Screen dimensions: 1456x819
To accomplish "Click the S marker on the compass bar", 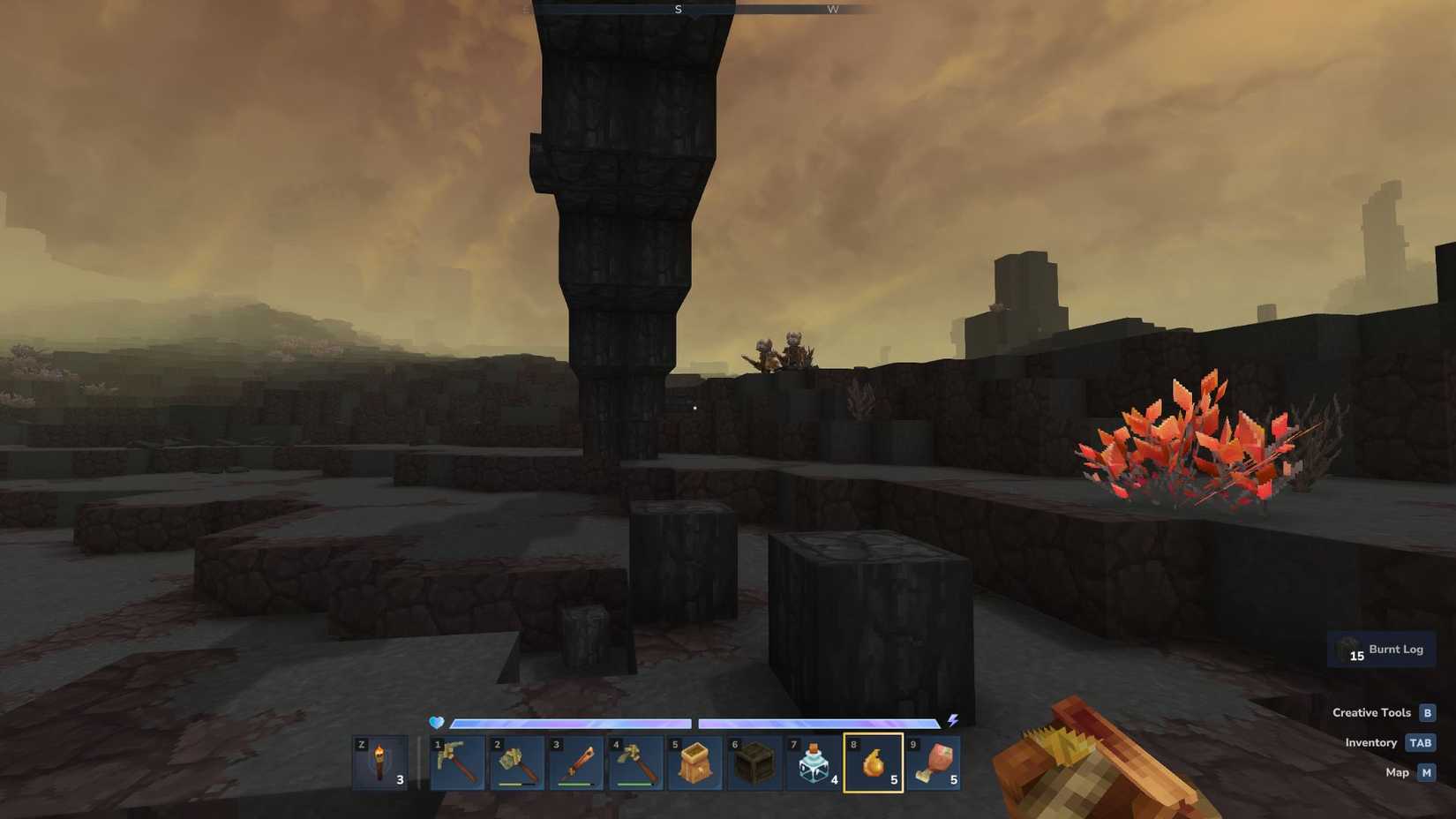I will [x=679, y=9].
